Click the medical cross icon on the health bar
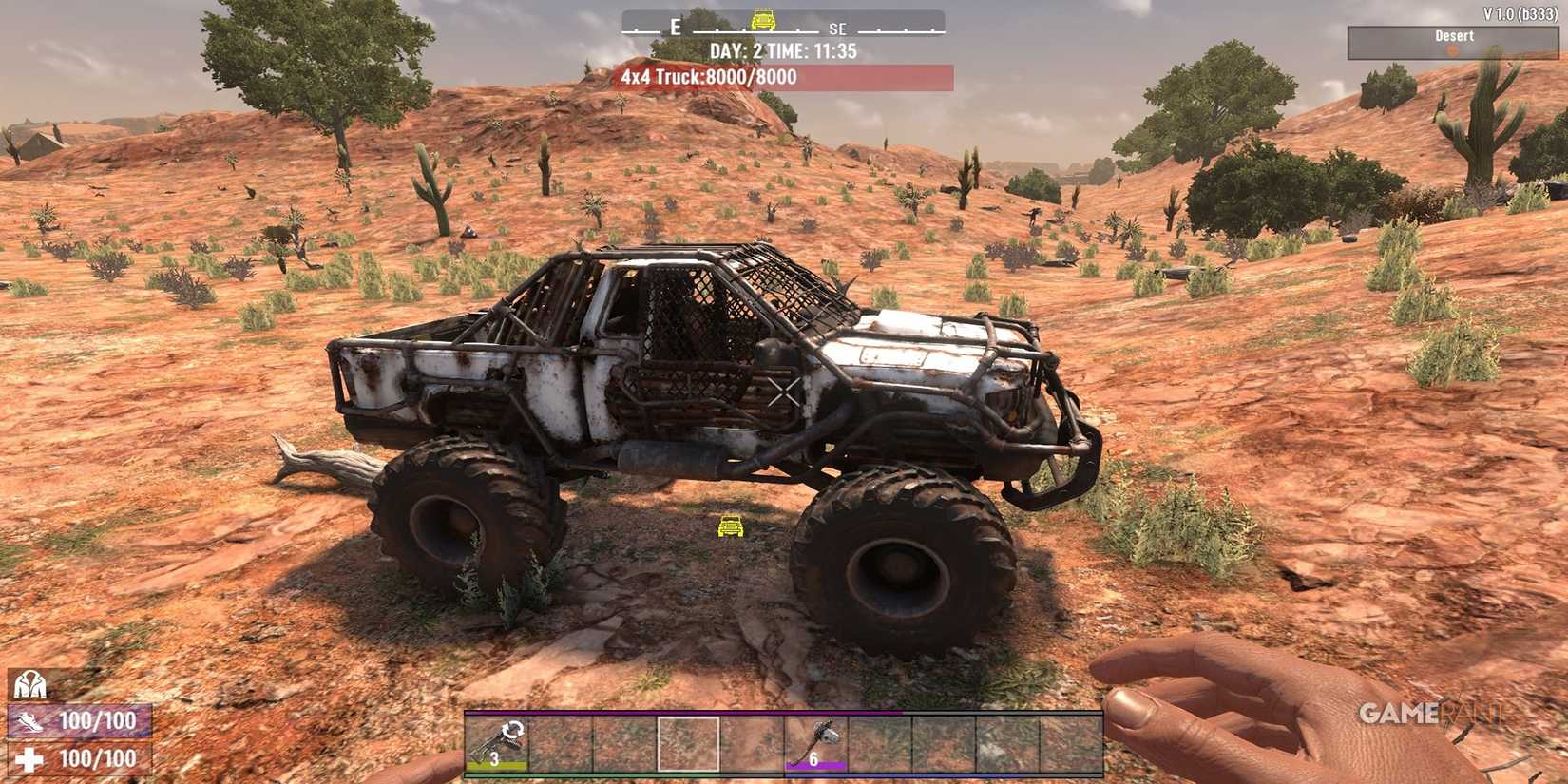This screenshot has width=1568, height=784. tap(28, 757)
